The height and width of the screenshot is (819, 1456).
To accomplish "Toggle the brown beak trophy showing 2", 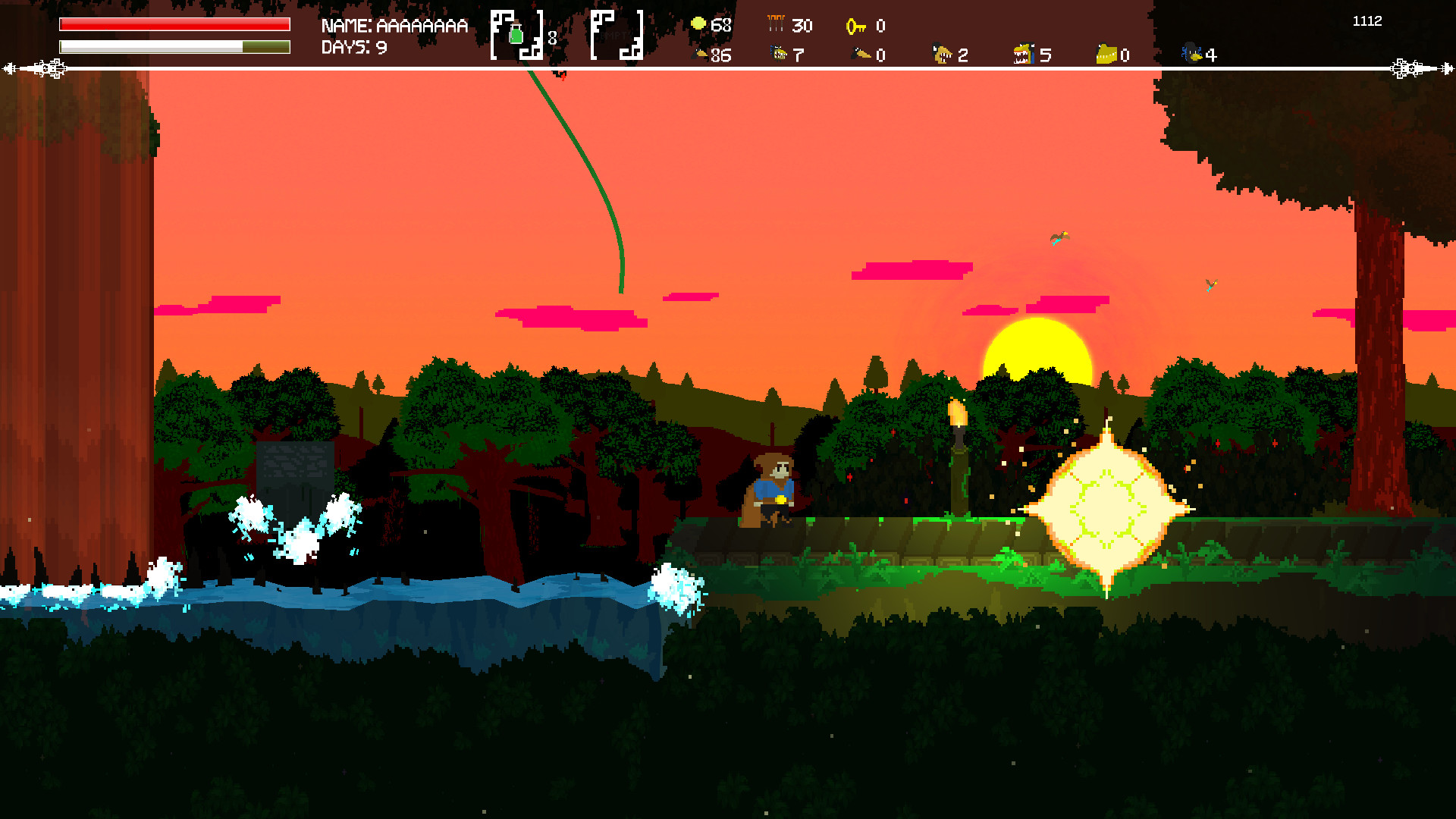I will [x=943, y=54].
